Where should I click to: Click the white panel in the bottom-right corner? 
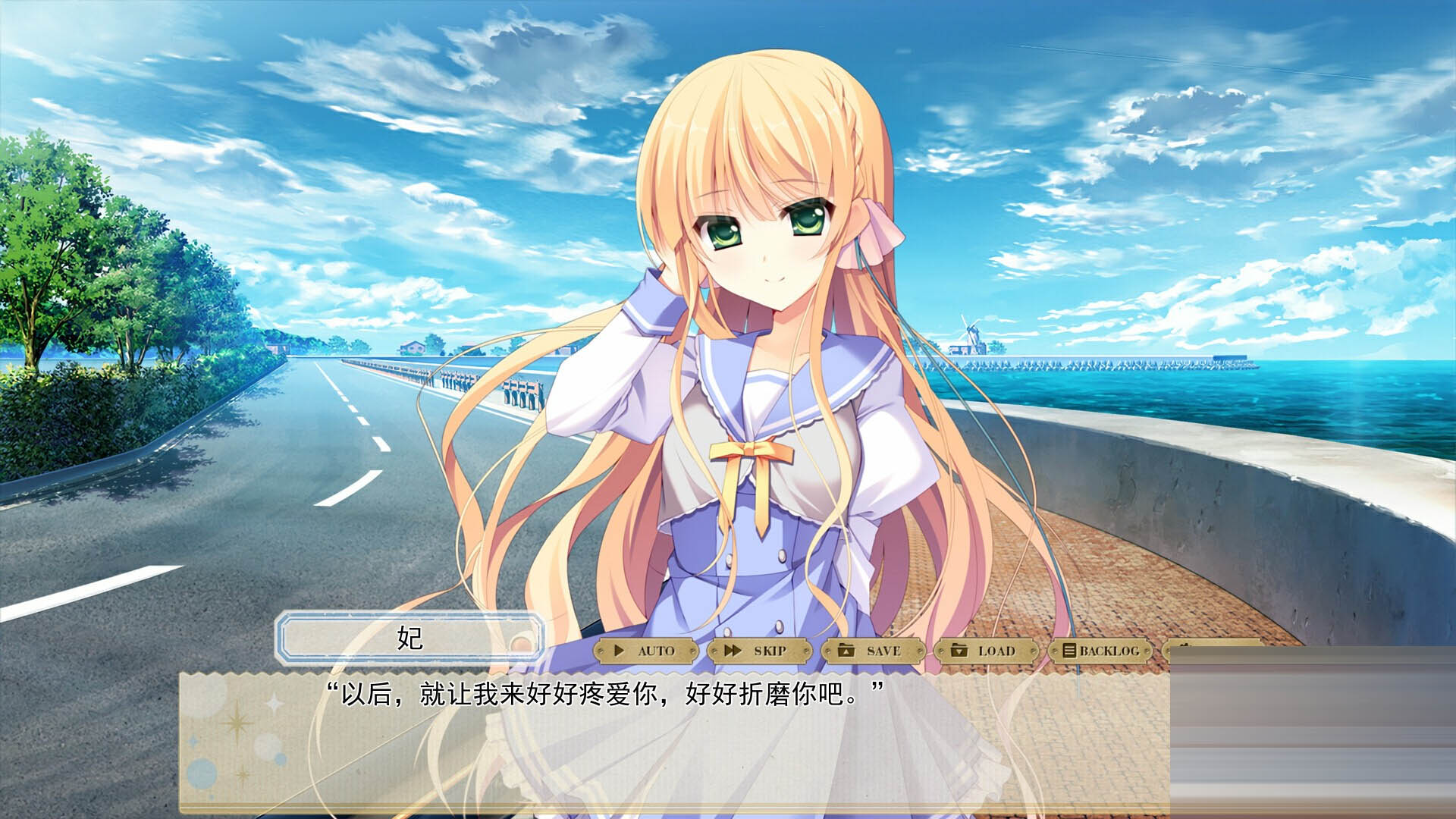click(1312, 736)
